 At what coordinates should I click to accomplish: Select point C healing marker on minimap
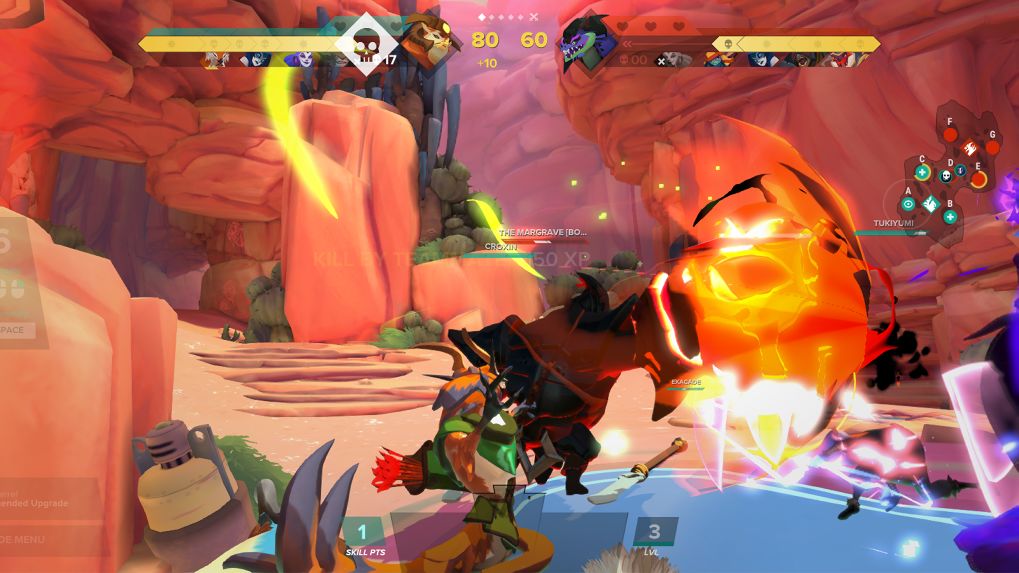(922, 173)
